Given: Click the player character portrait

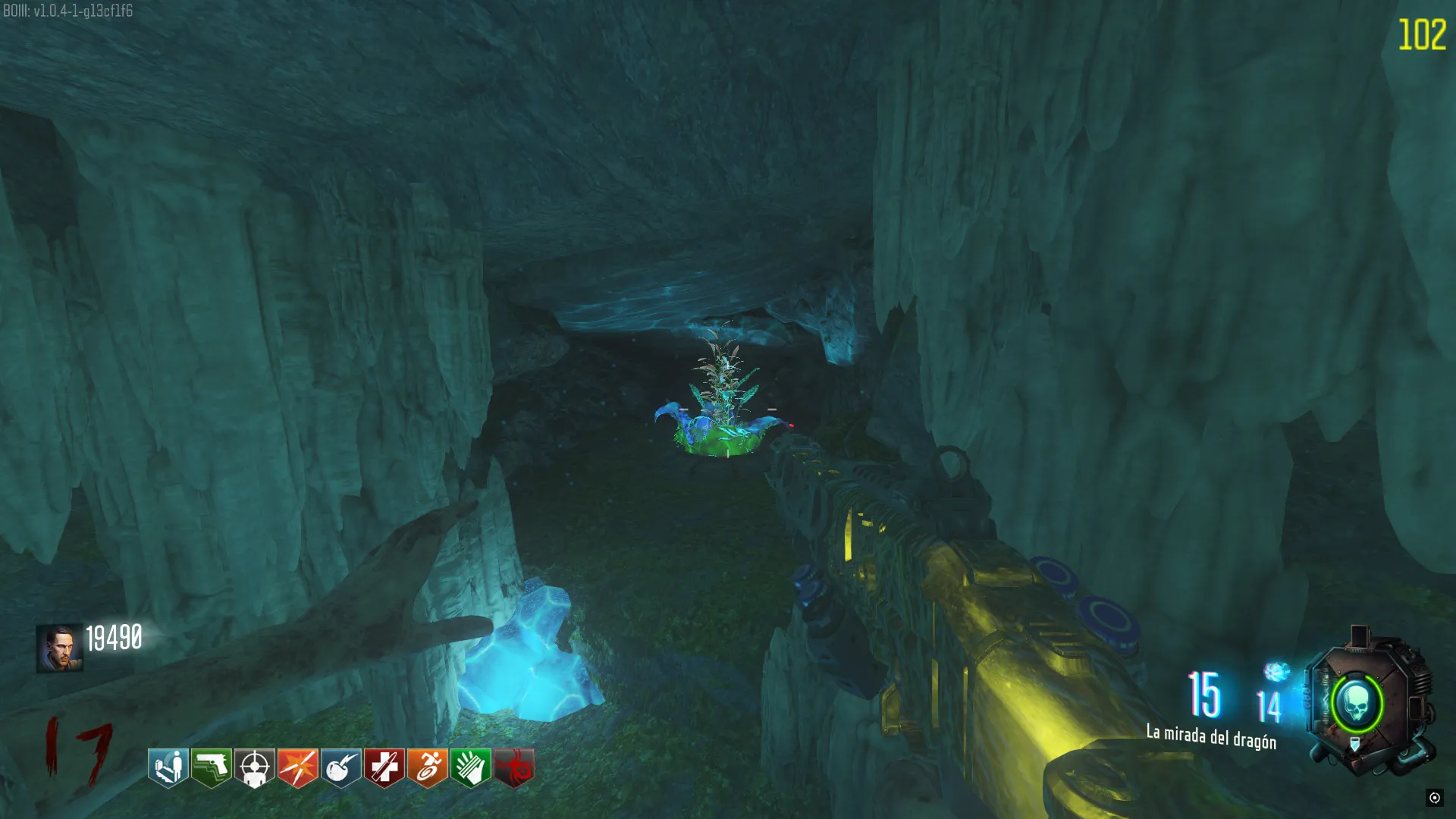Looking at the screenshot, I should (59, 648).
